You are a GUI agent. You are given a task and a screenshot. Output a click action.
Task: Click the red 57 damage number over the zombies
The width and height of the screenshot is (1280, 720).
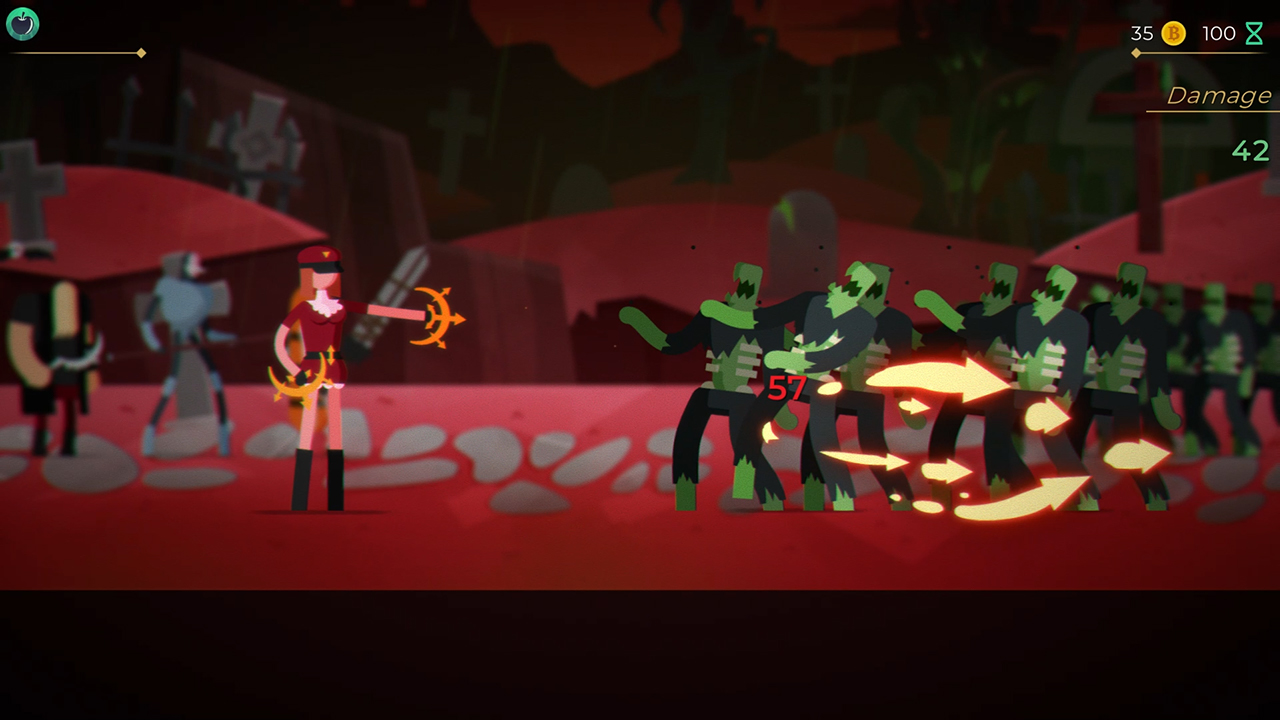click(x=786, y=392)
